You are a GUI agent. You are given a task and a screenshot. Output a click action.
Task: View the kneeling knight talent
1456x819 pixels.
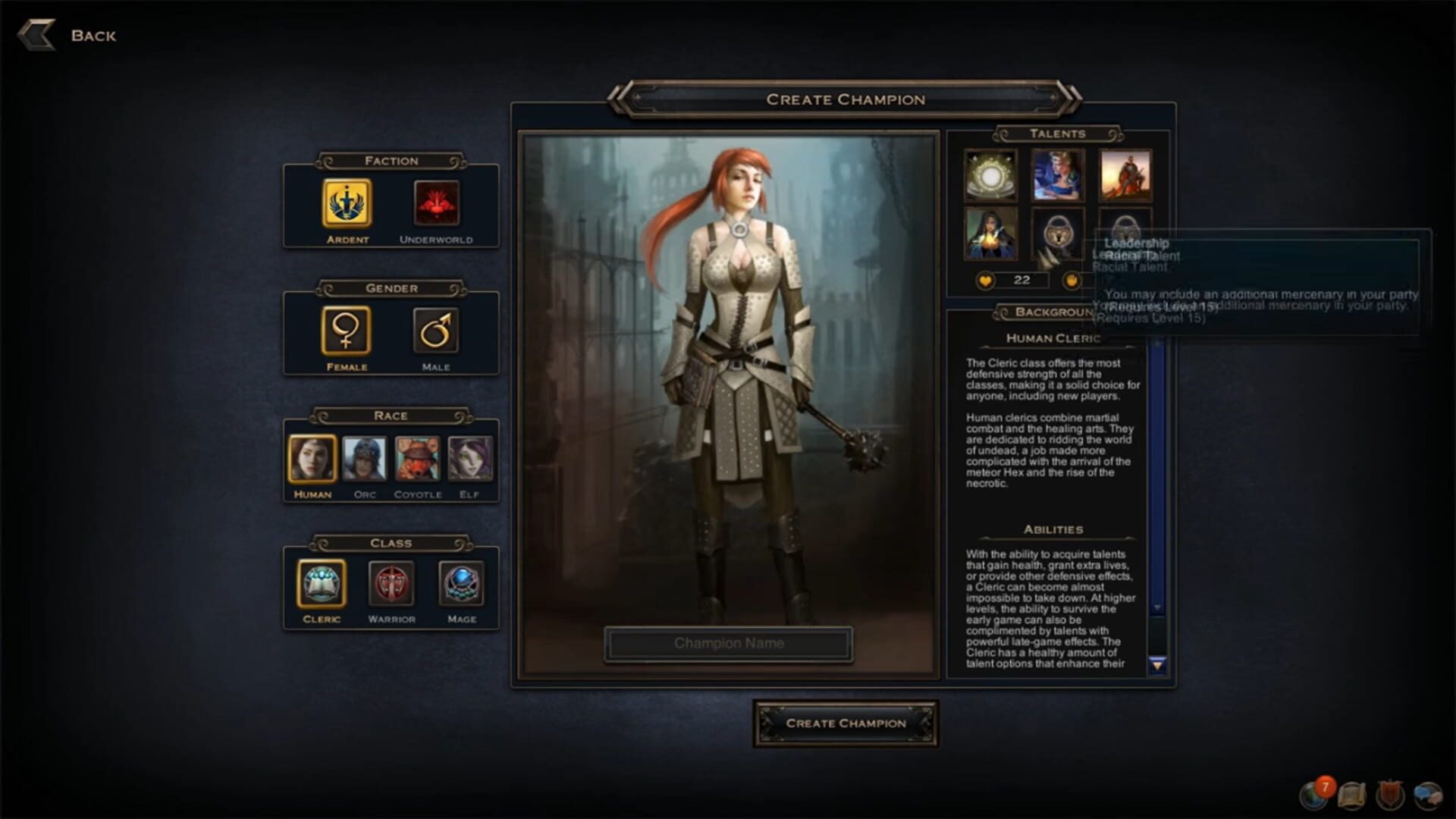click(1125, 176)
